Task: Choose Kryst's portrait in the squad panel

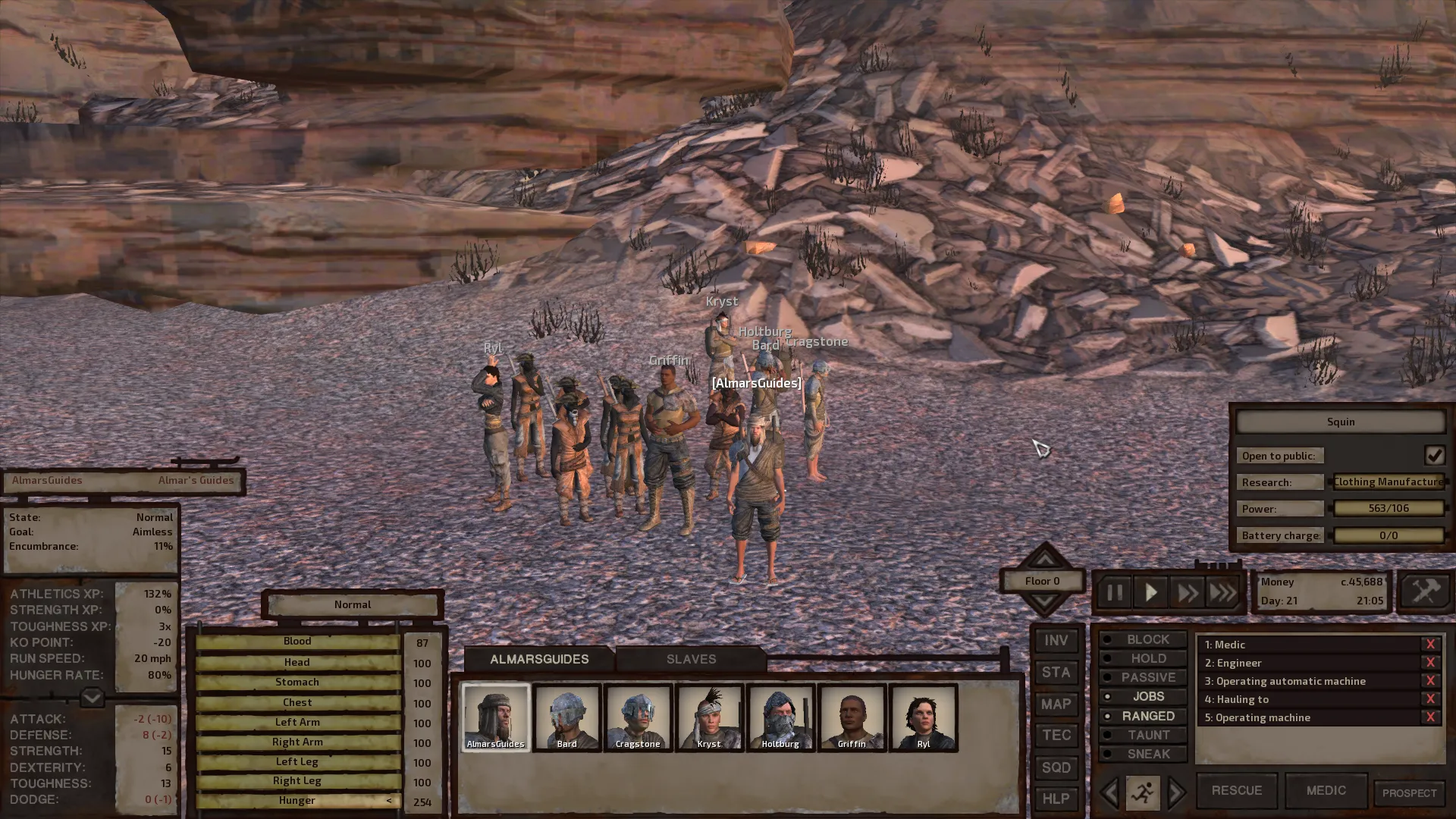Action: pyautogui.click(x=709, y=717)
